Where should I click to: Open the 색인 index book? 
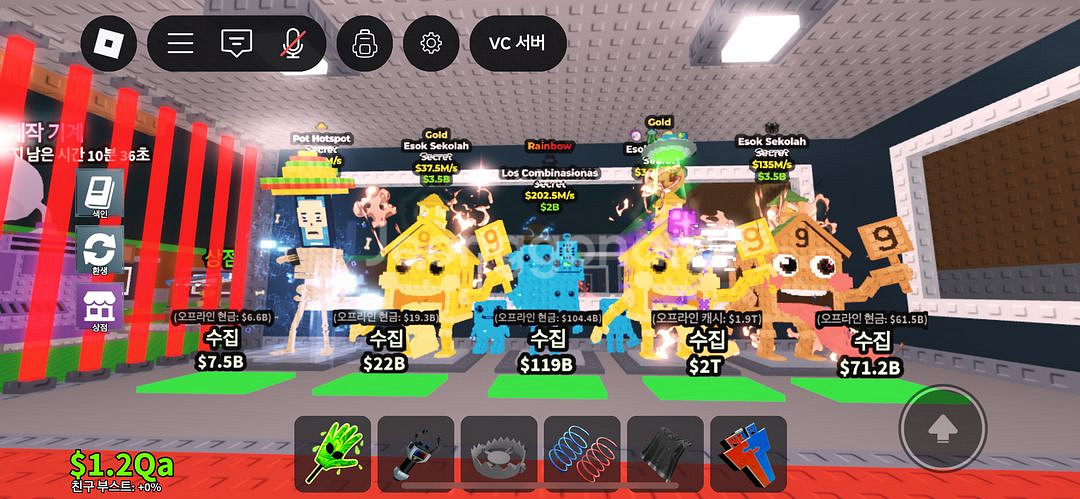click(100, 194)
